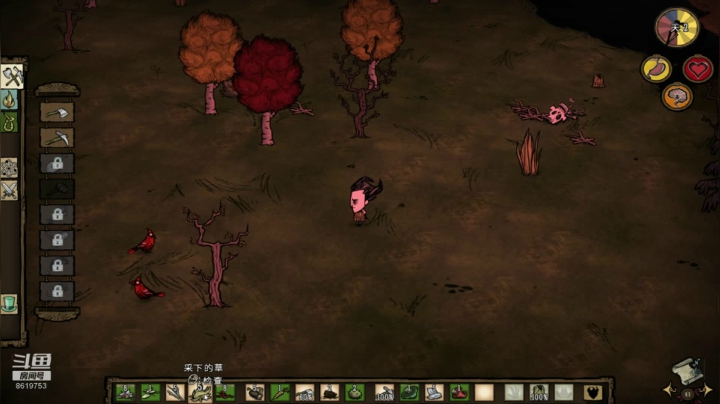Switch to the Science crafting tab
Viewport: 720px width, 404px height.
(10, 167)
